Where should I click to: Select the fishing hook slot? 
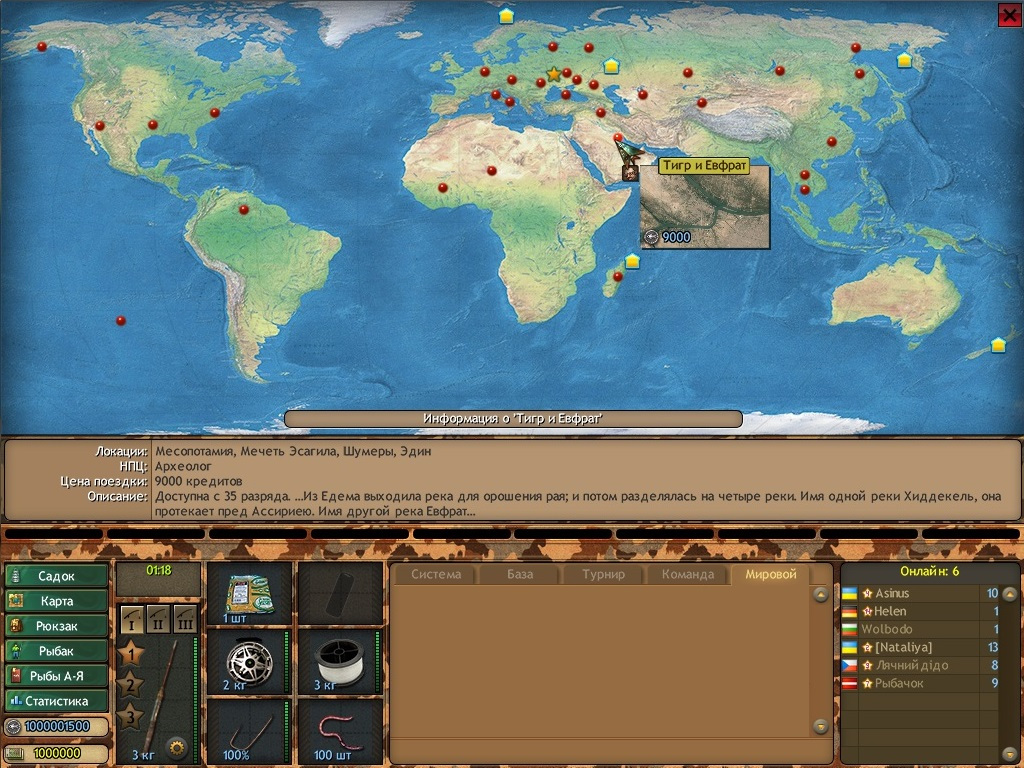click(x=249, y=730)
